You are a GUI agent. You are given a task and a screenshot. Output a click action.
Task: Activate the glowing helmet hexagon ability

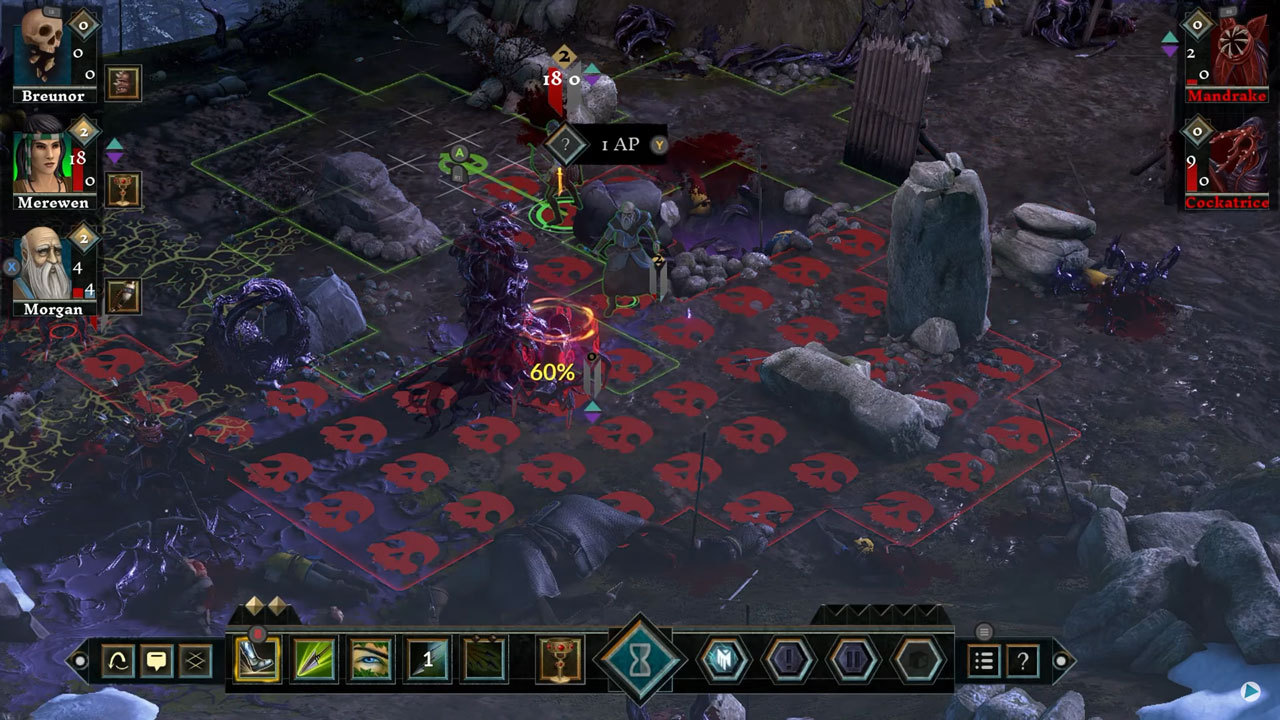pos(723,660)
